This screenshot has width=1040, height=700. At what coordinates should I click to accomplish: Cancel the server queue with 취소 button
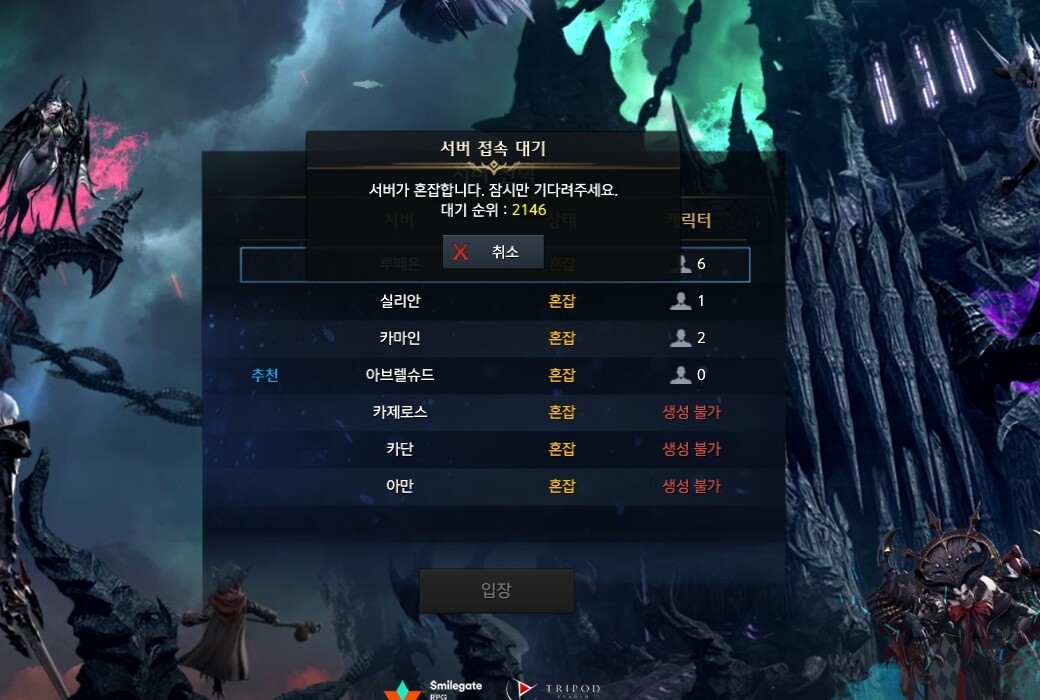coord(493,252)
